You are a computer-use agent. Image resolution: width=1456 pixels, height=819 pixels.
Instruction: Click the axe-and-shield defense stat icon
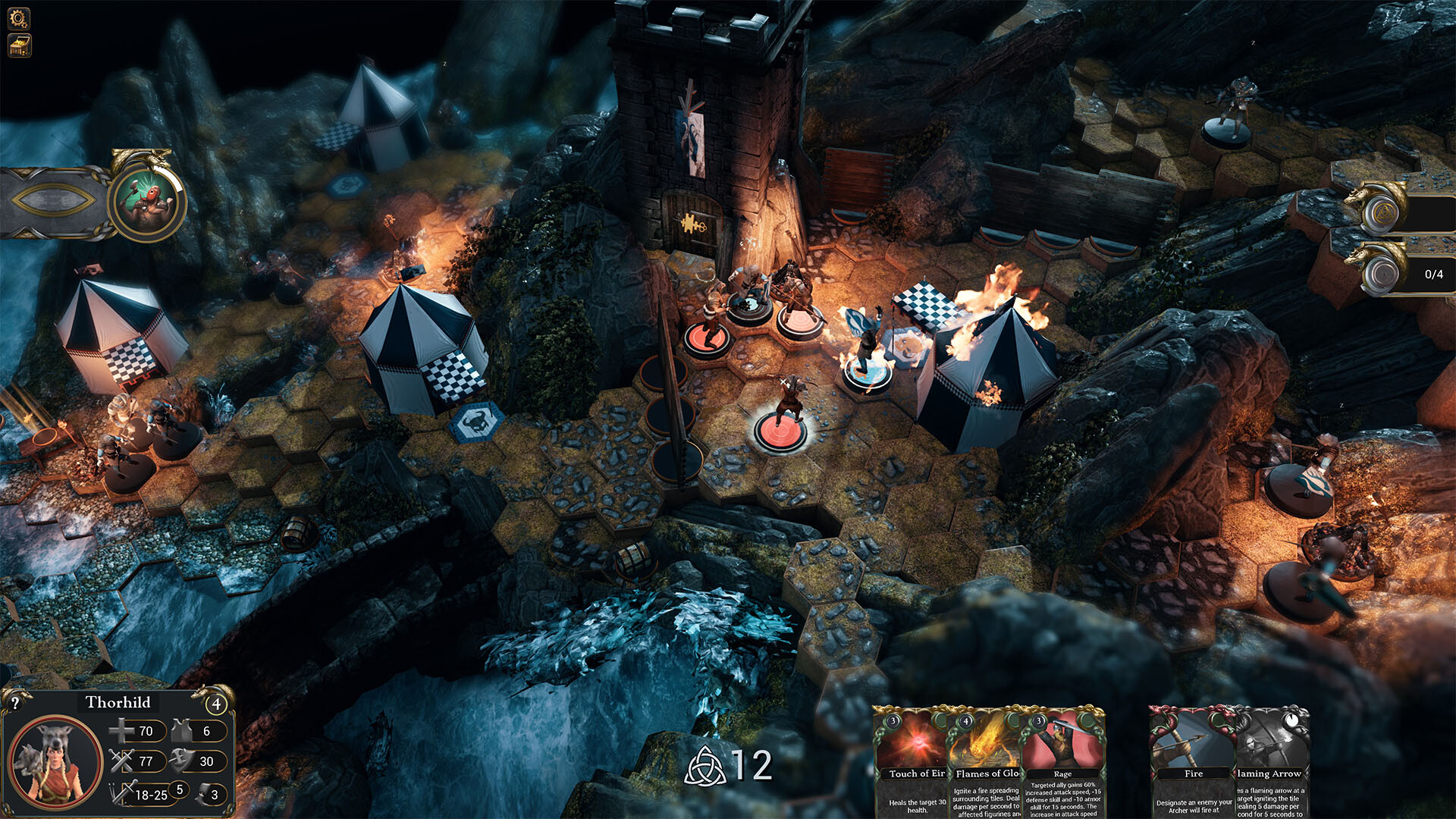tap(180, 761)
